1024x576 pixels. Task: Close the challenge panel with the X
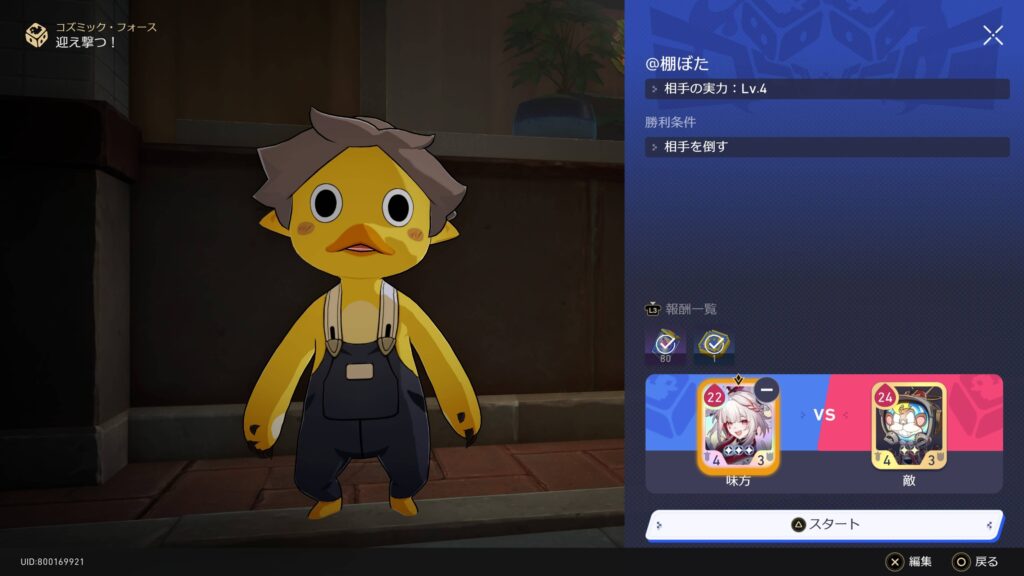click(x=993, y=36)
